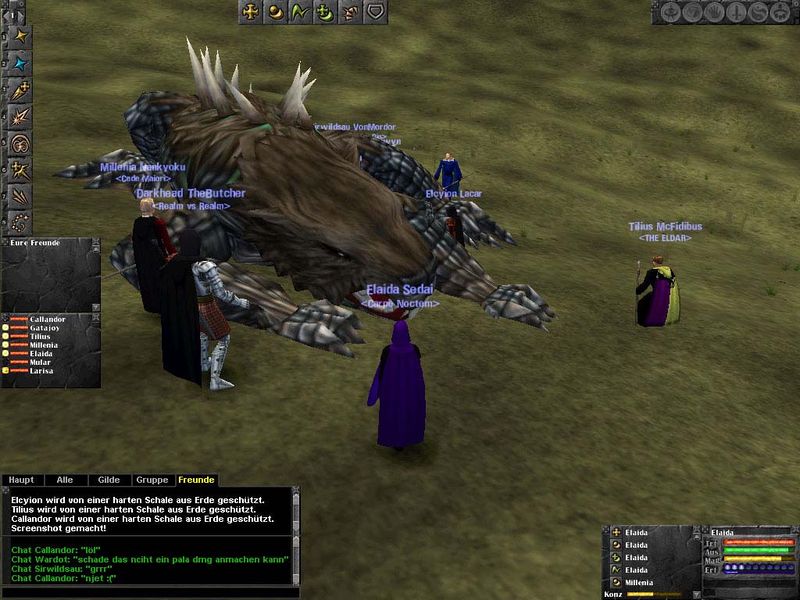Activate the gold cross icon in top bar
The width and height of the screenshot is (800, 600).
(x=250, y=12)
